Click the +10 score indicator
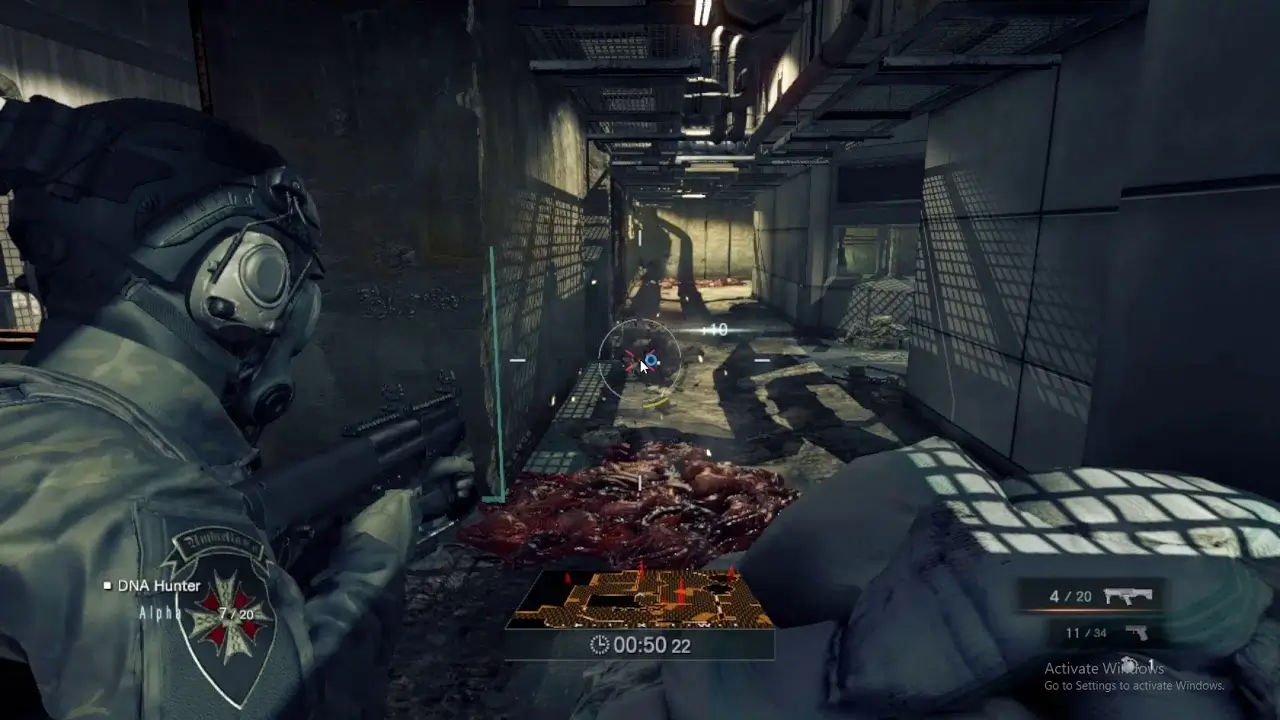The width and height of the screenshot is (1280, 720). click(716, 330)
